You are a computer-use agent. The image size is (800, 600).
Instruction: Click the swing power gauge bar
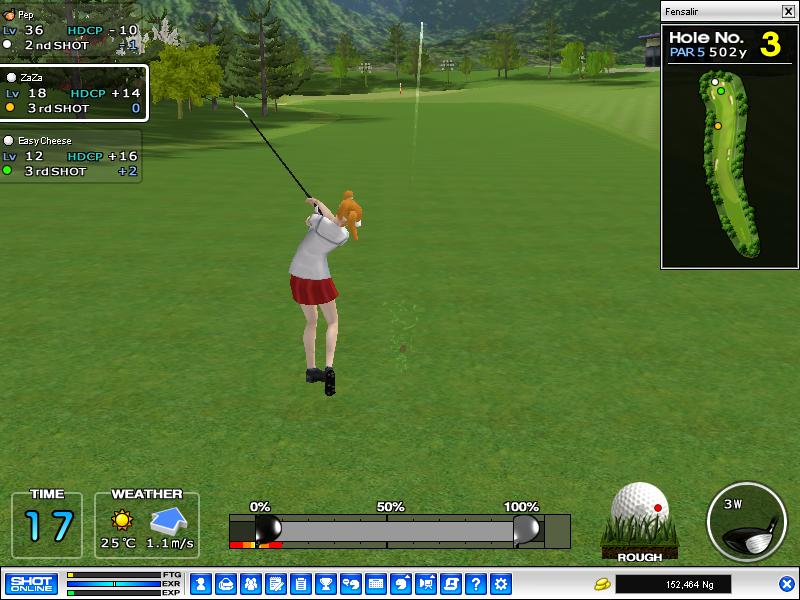pos(399,530)
